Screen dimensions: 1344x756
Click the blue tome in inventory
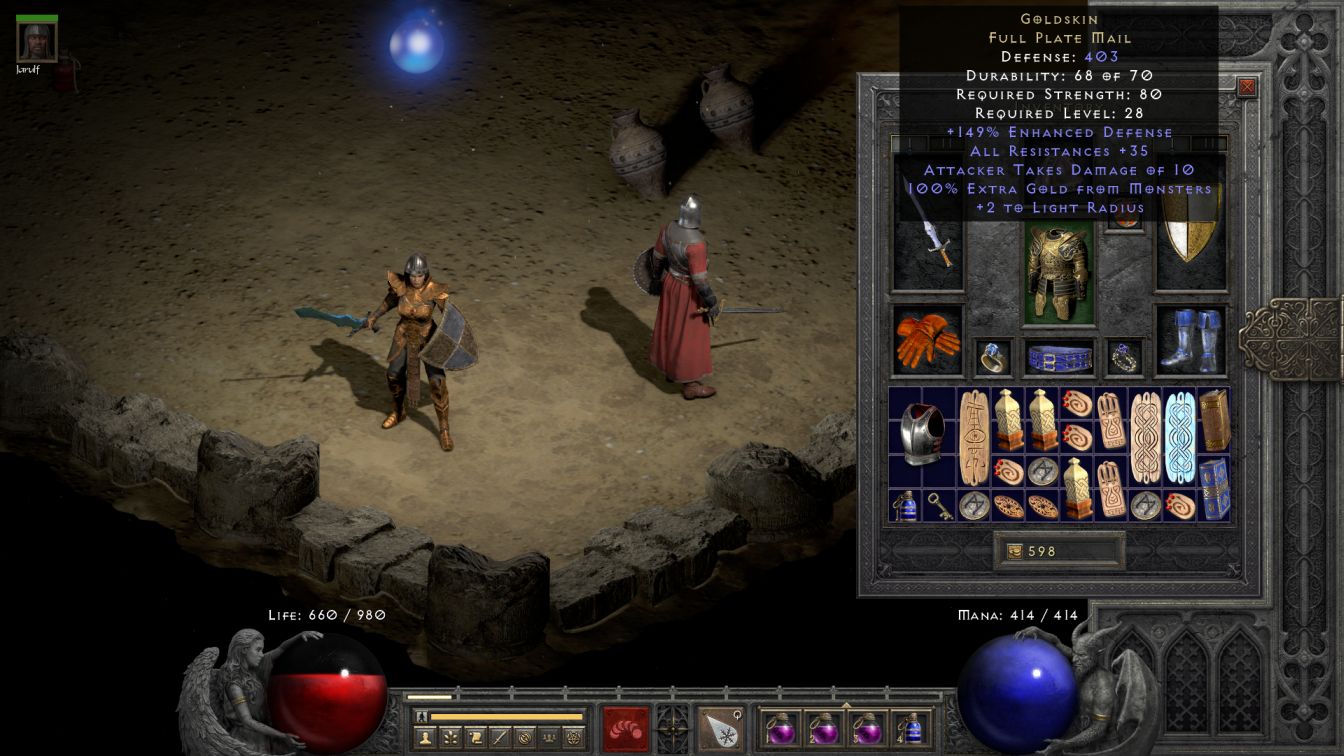tap(1214, 488)
